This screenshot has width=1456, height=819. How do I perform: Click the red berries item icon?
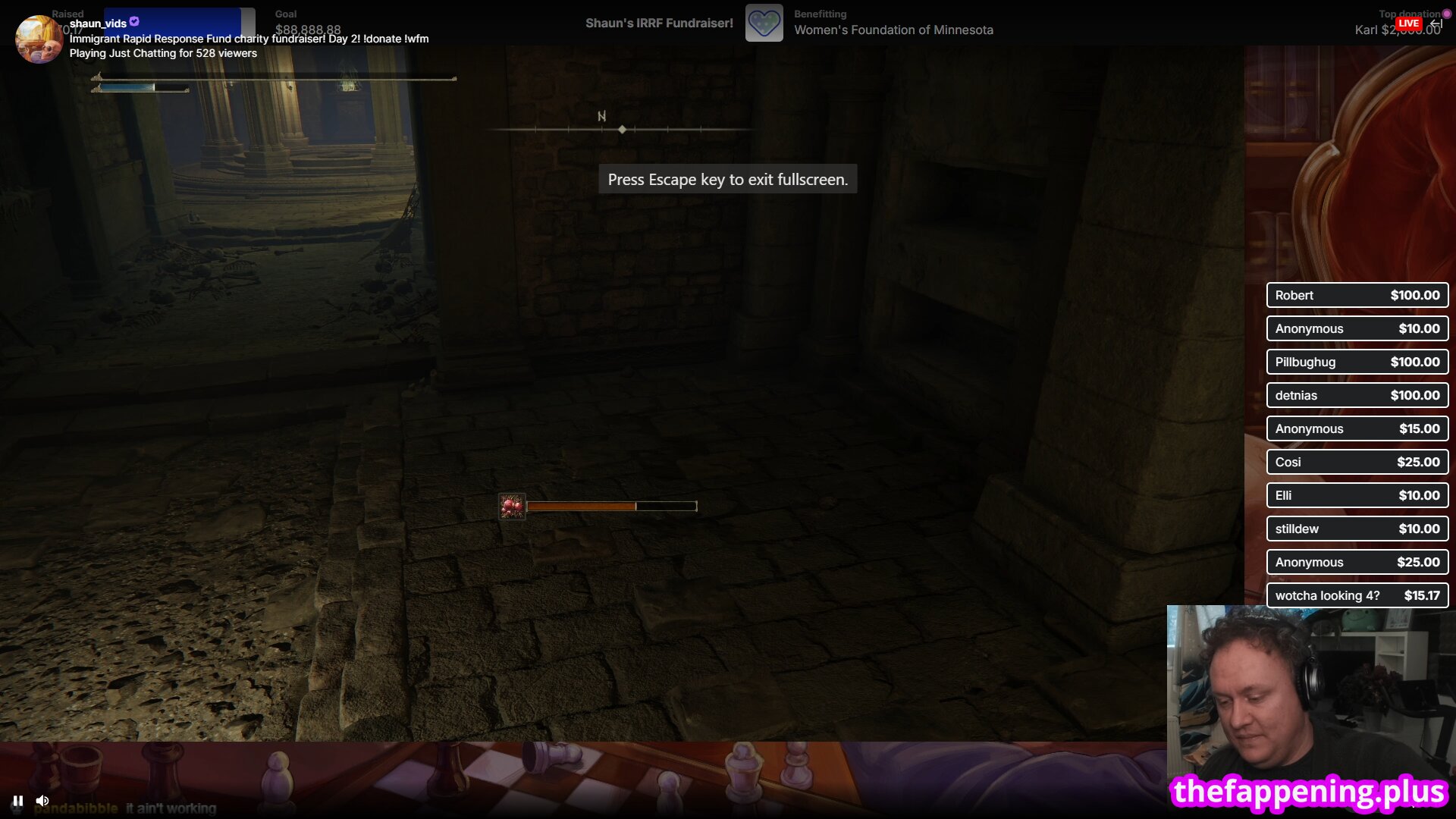click(512, 506)
